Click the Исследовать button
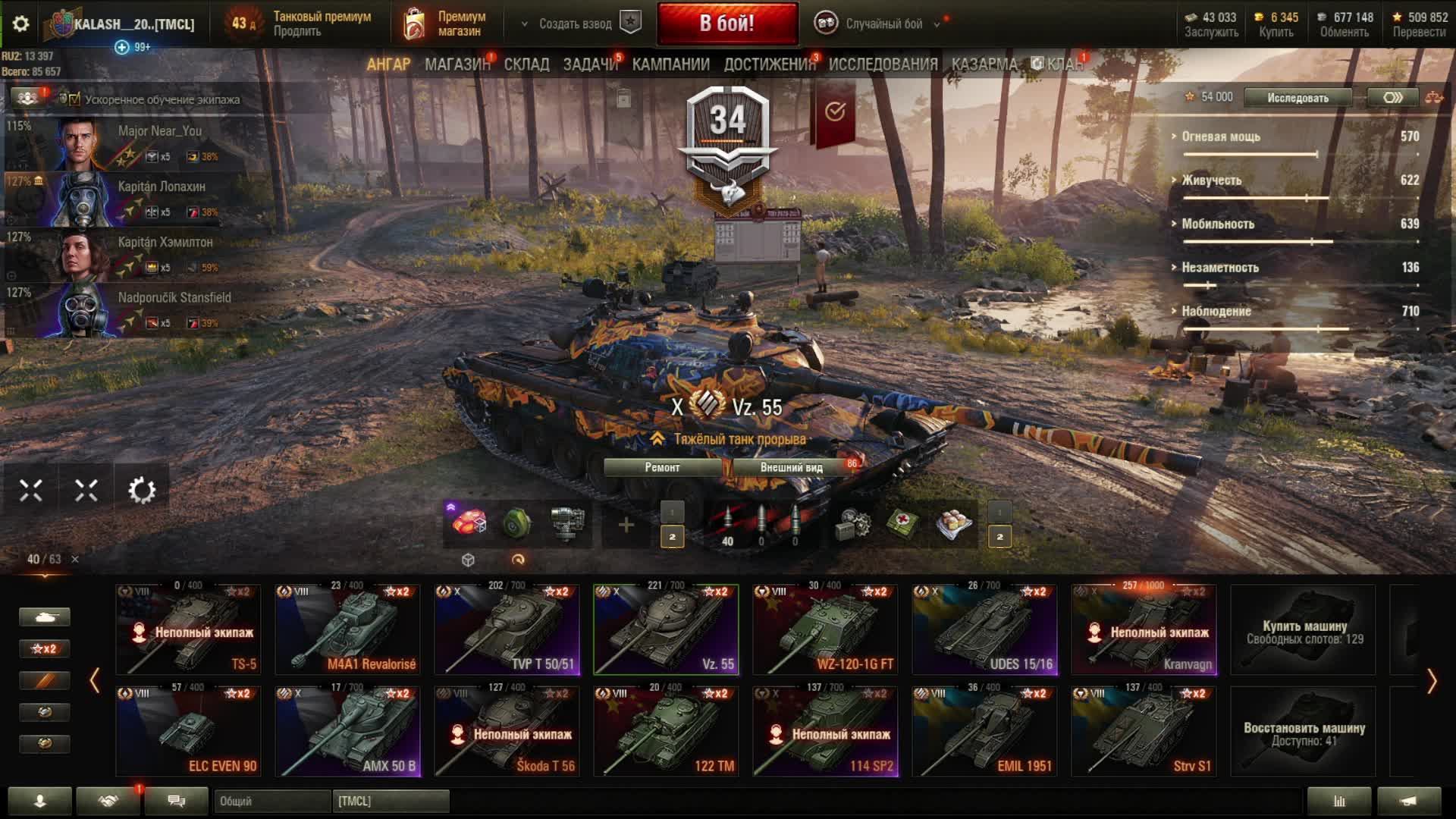 click(1298, 98)
